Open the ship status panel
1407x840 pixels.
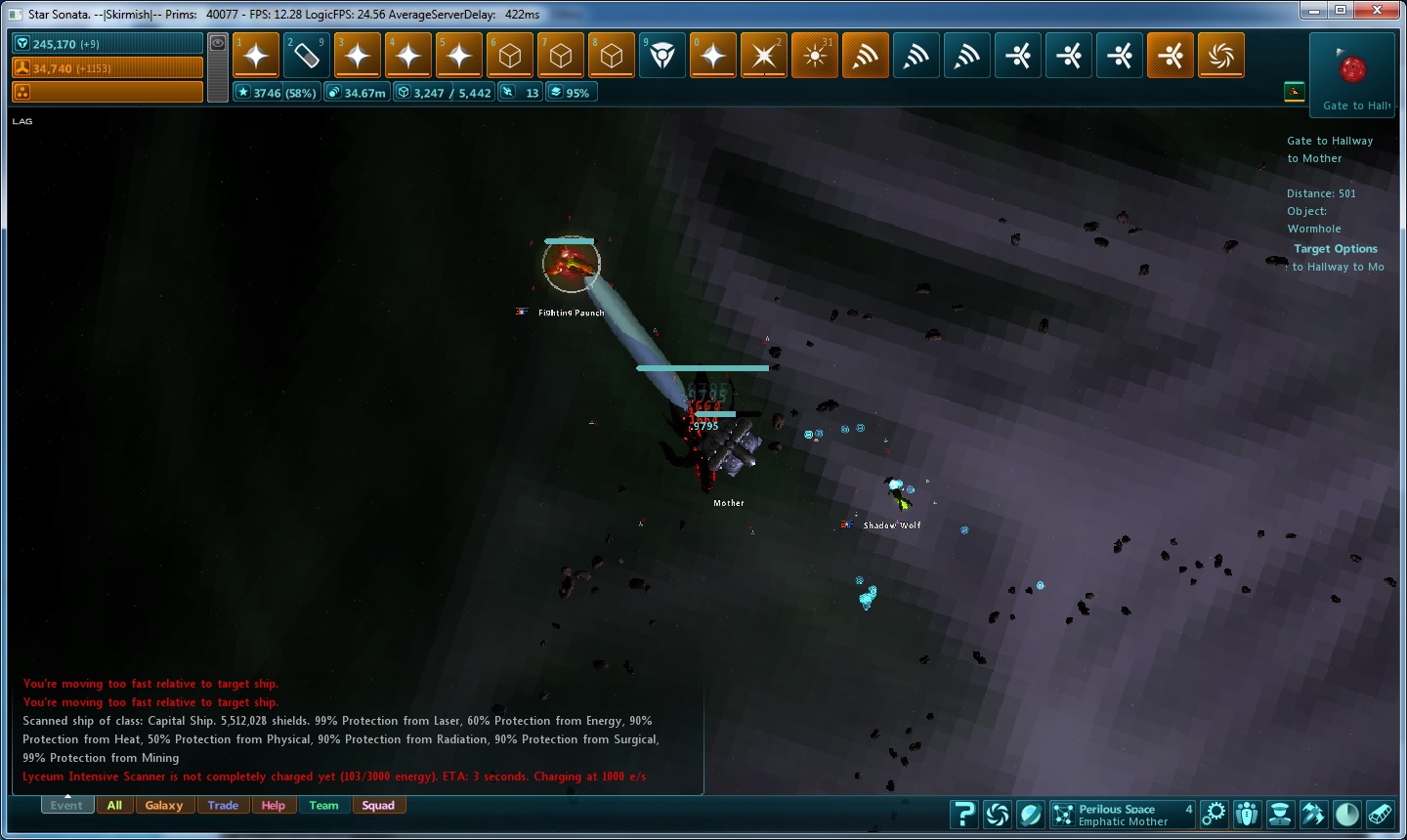click(1313, 814)
